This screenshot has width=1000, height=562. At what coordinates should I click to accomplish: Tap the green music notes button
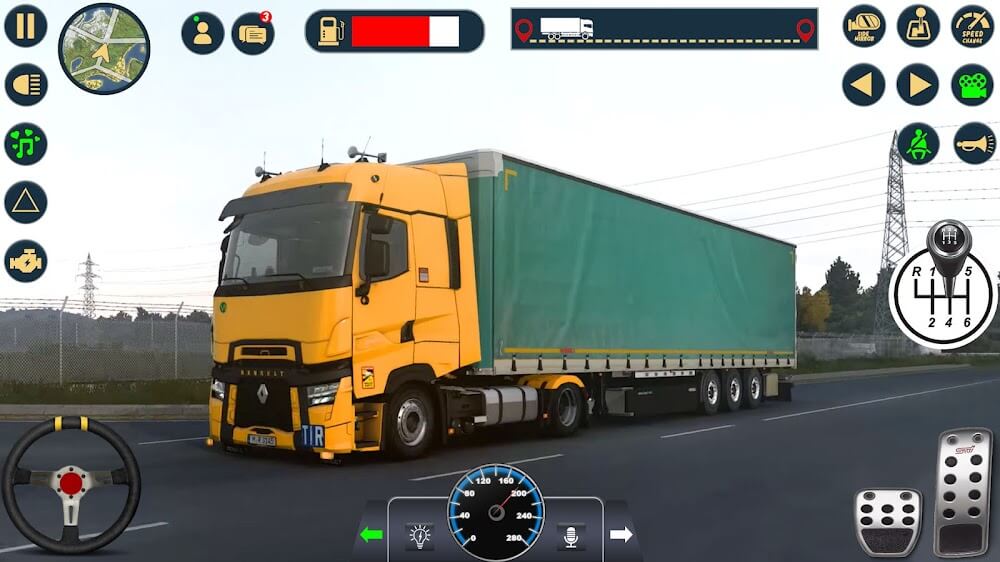(x=26, y=144)
